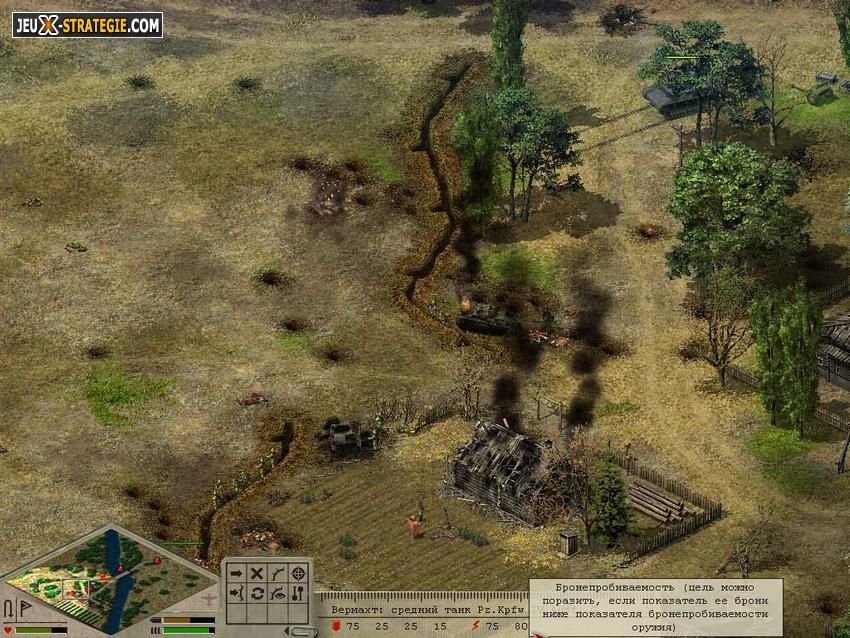The image size is (850, 638).
Task: Select the arrow-into-bracket command icon
Action: pyautogui.click(x=236, y=593)
